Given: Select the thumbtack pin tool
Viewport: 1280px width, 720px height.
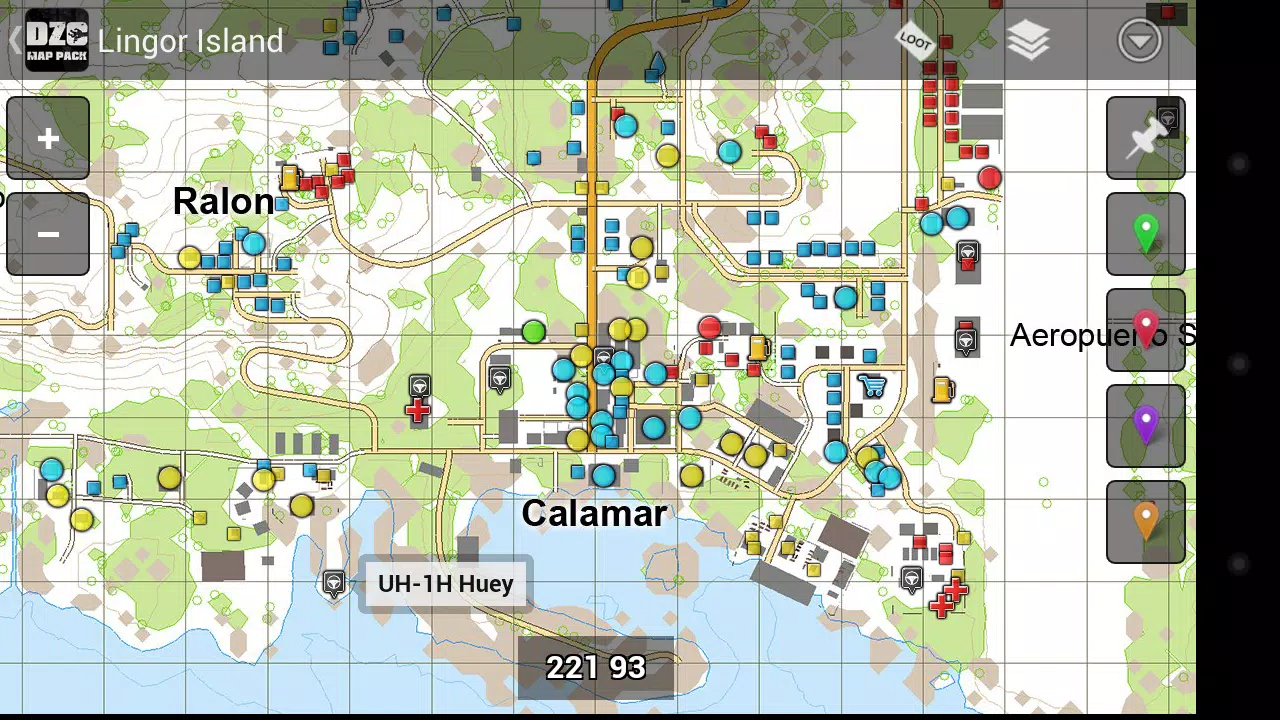Looking at the screenshot, I should click(x=1145, y=137).
